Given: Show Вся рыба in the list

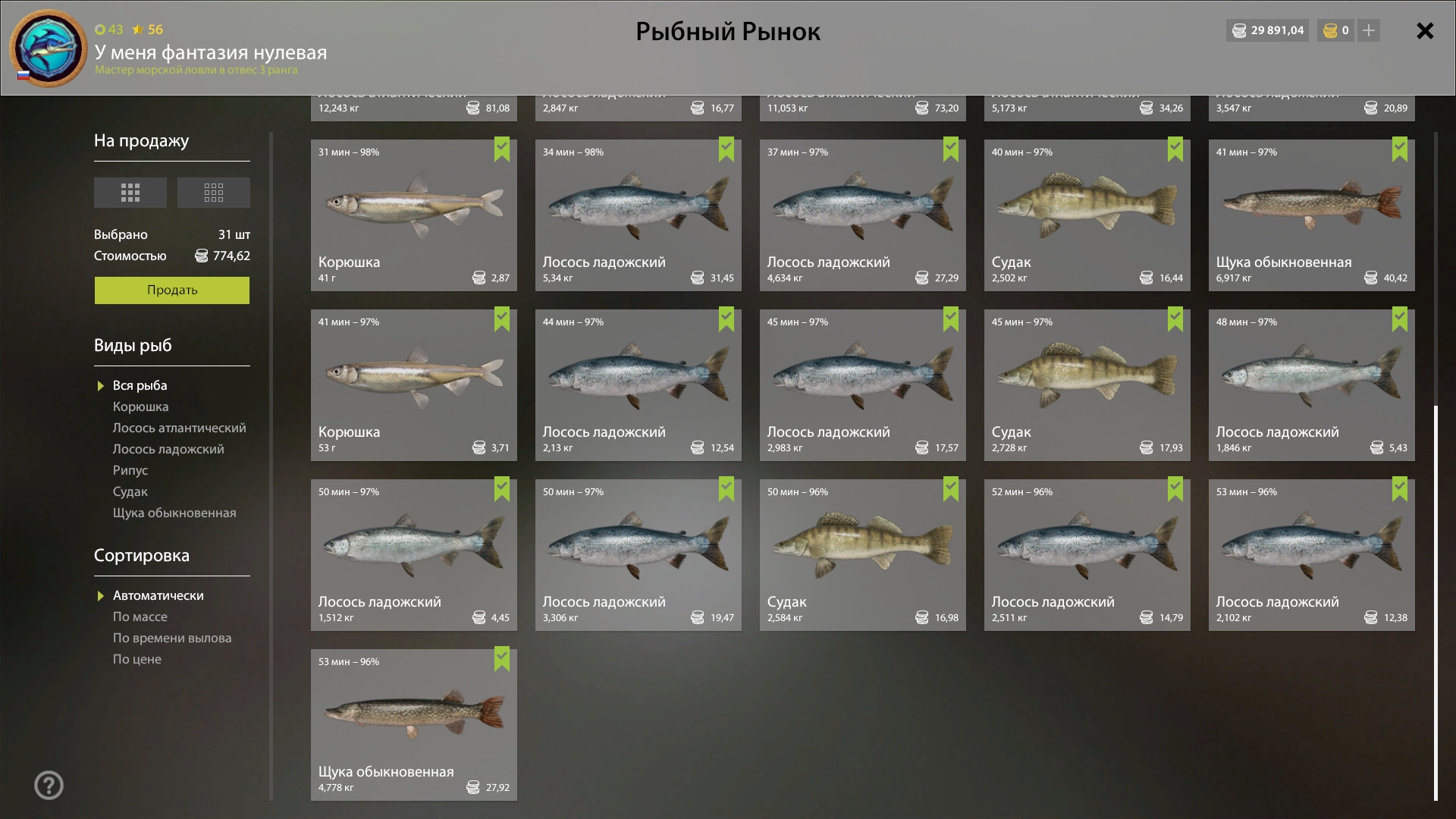Looking at the screenshot, I should (140, 385).
